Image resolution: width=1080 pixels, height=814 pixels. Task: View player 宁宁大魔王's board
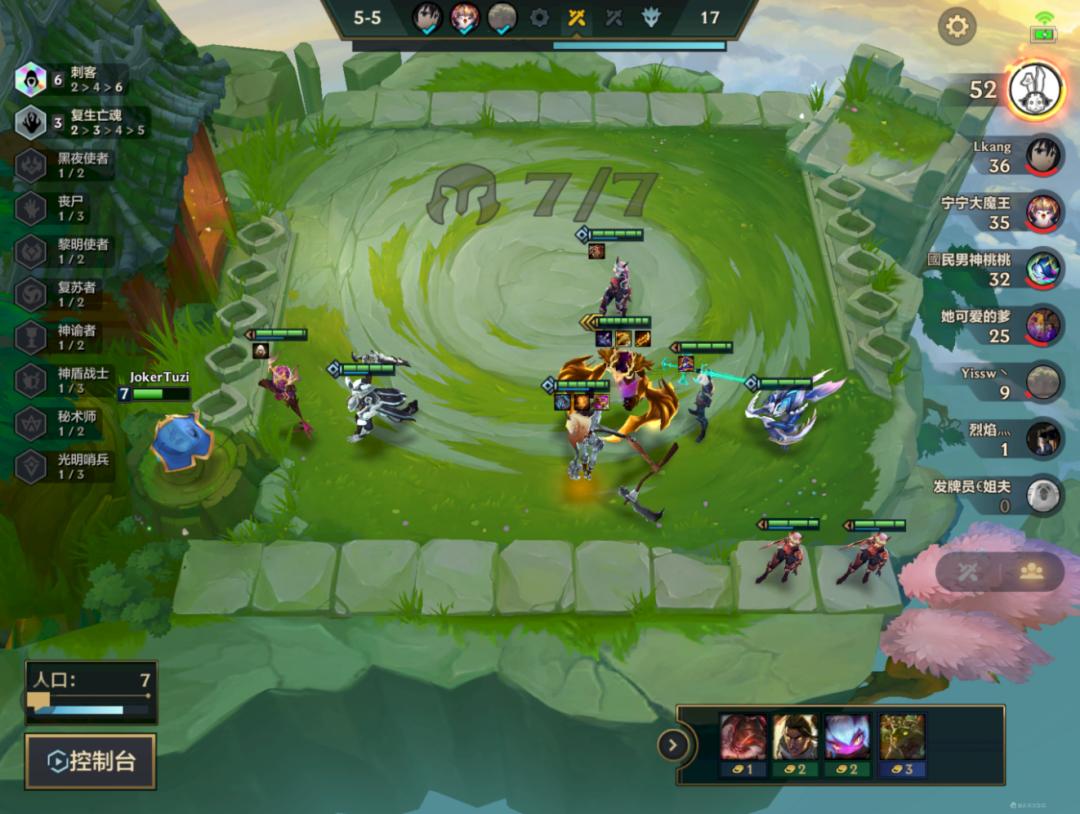tap(1043, 211)
